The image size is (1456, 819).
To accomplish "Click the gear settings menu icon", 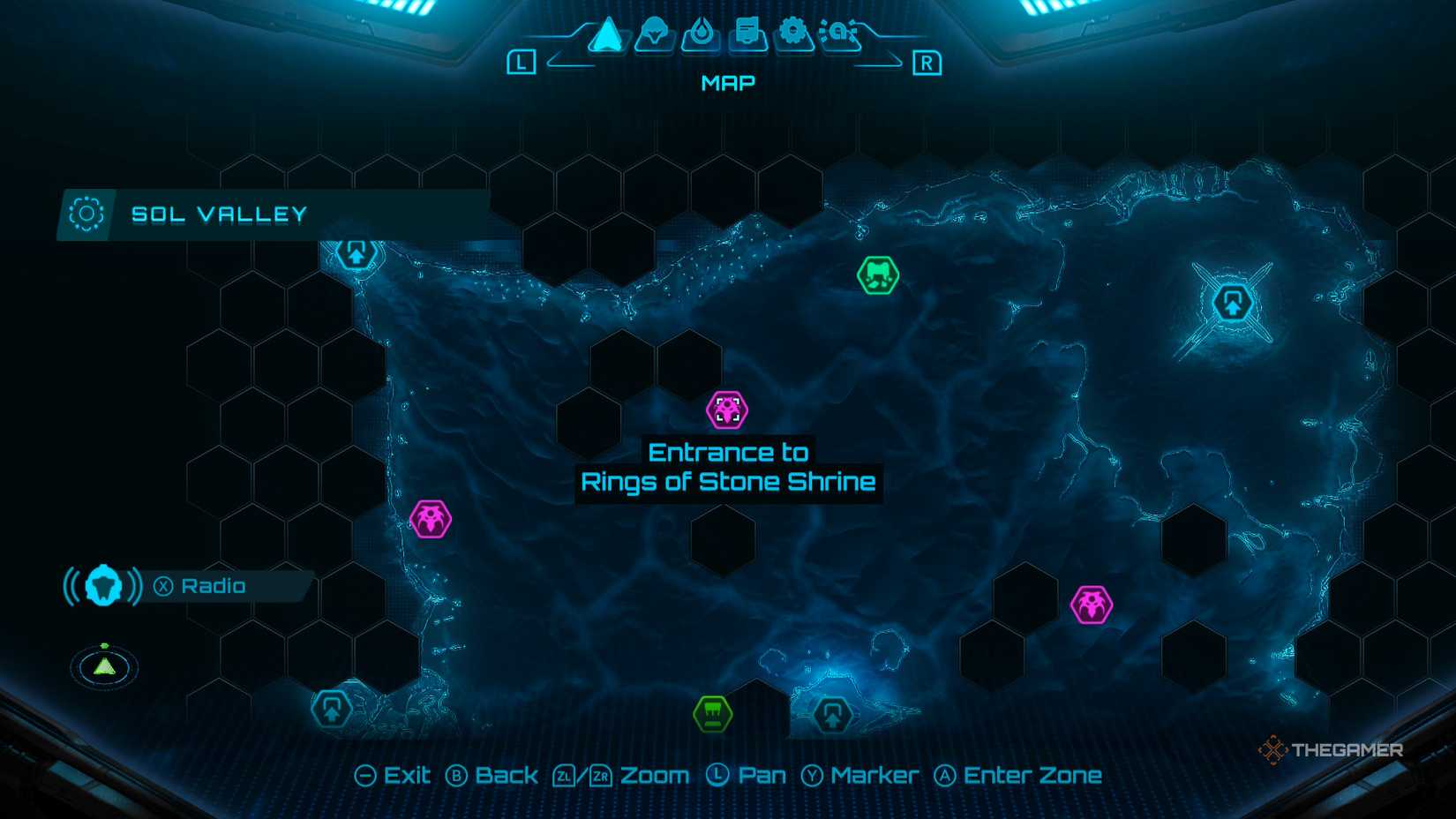I will [x=794, y=30].
